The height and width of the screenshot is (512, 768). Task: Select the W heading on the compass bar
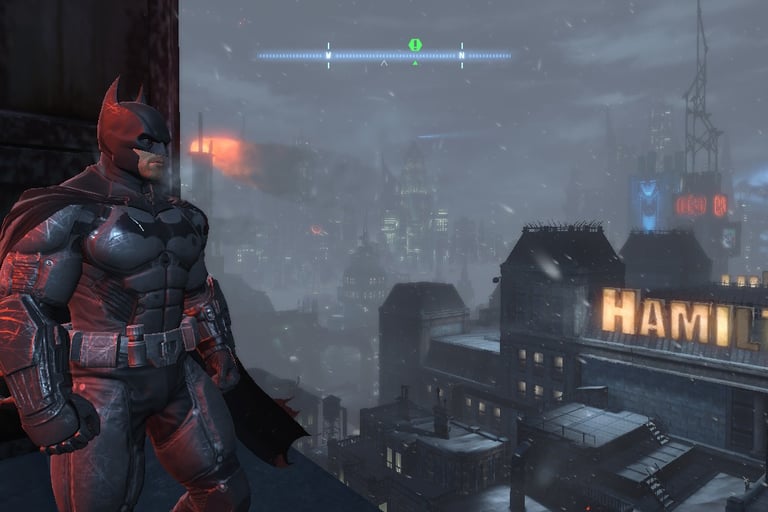(x=328, y=55)
